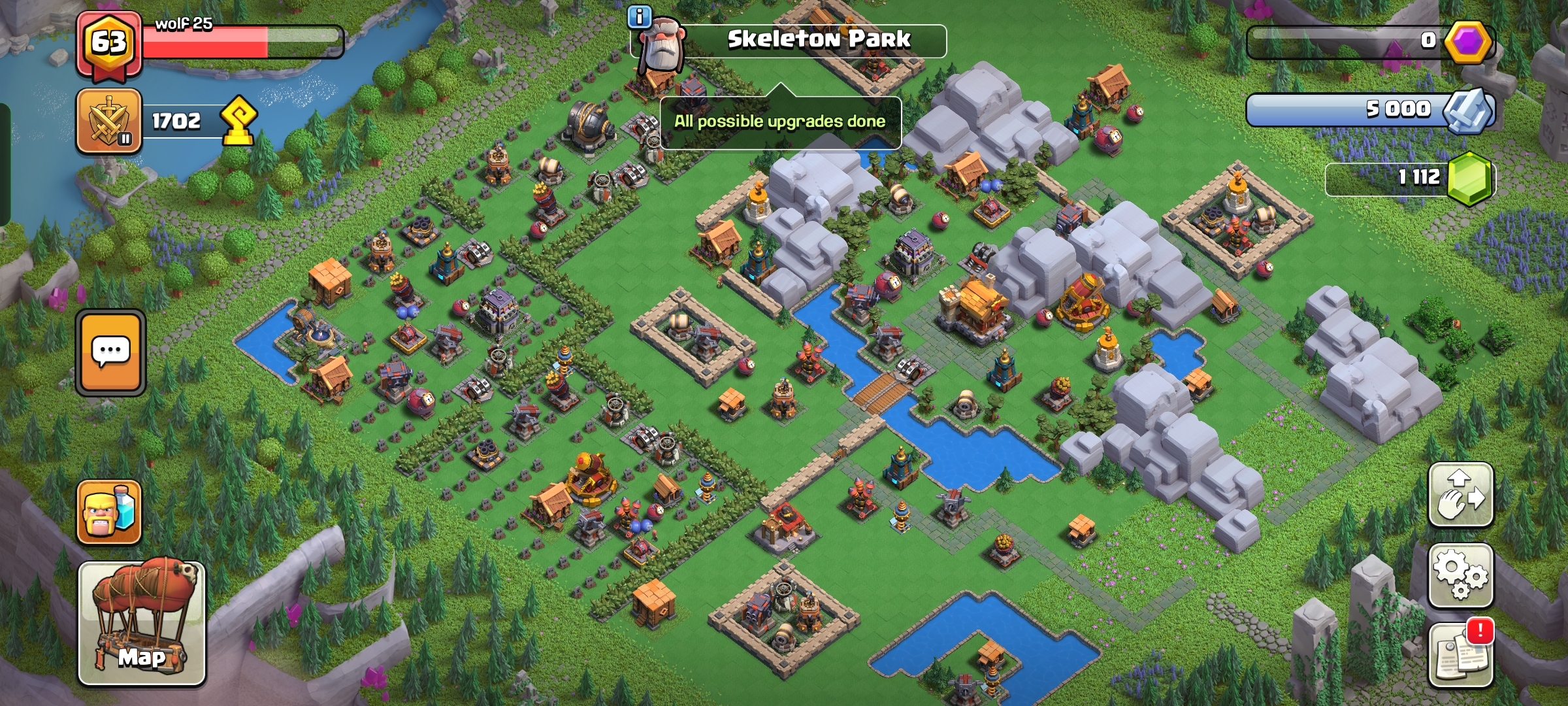1568x706 pixels.
Task: Open the settings gears button
Action: tap(1461, 575)
